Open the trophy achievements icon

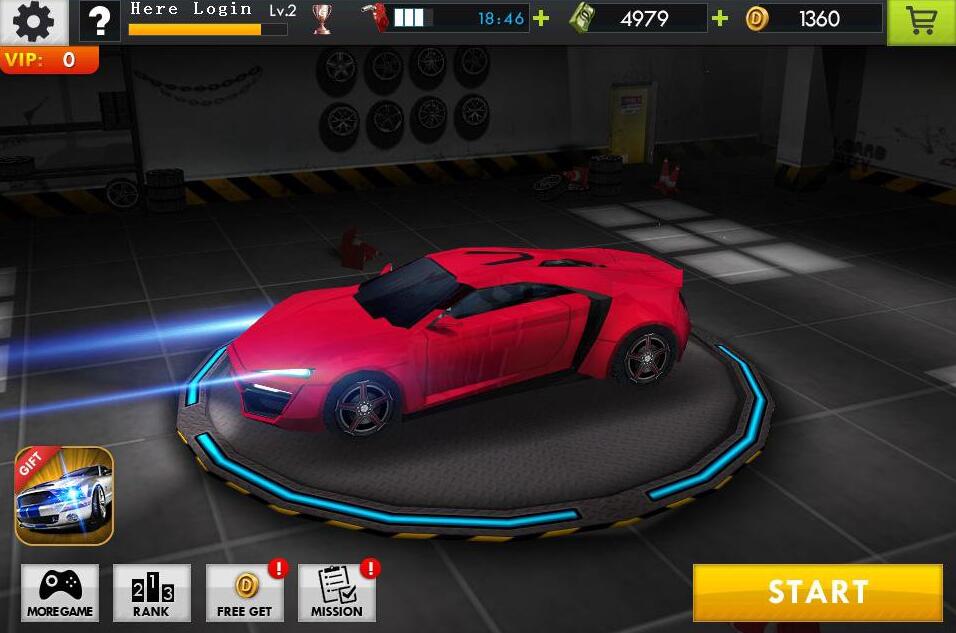pos(322,19)
